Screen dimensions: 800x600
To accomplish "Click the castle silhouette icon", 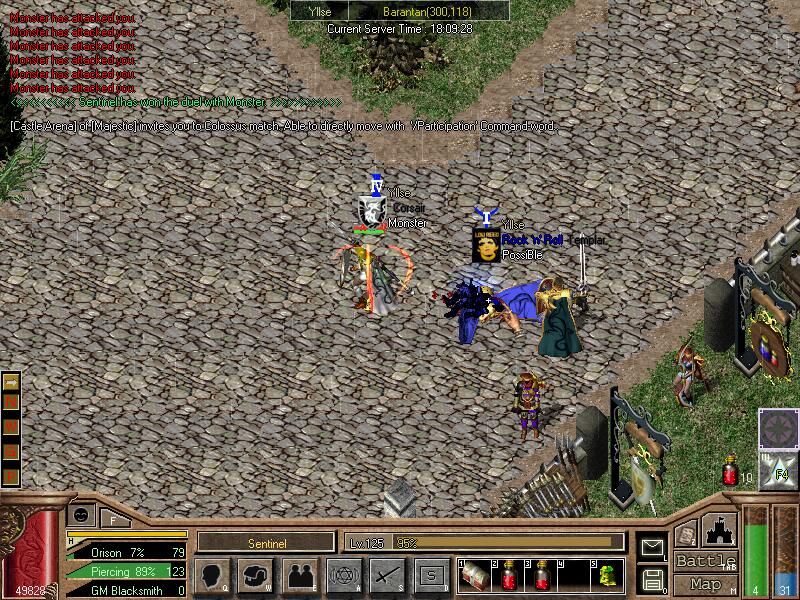I will coord(721,531).
